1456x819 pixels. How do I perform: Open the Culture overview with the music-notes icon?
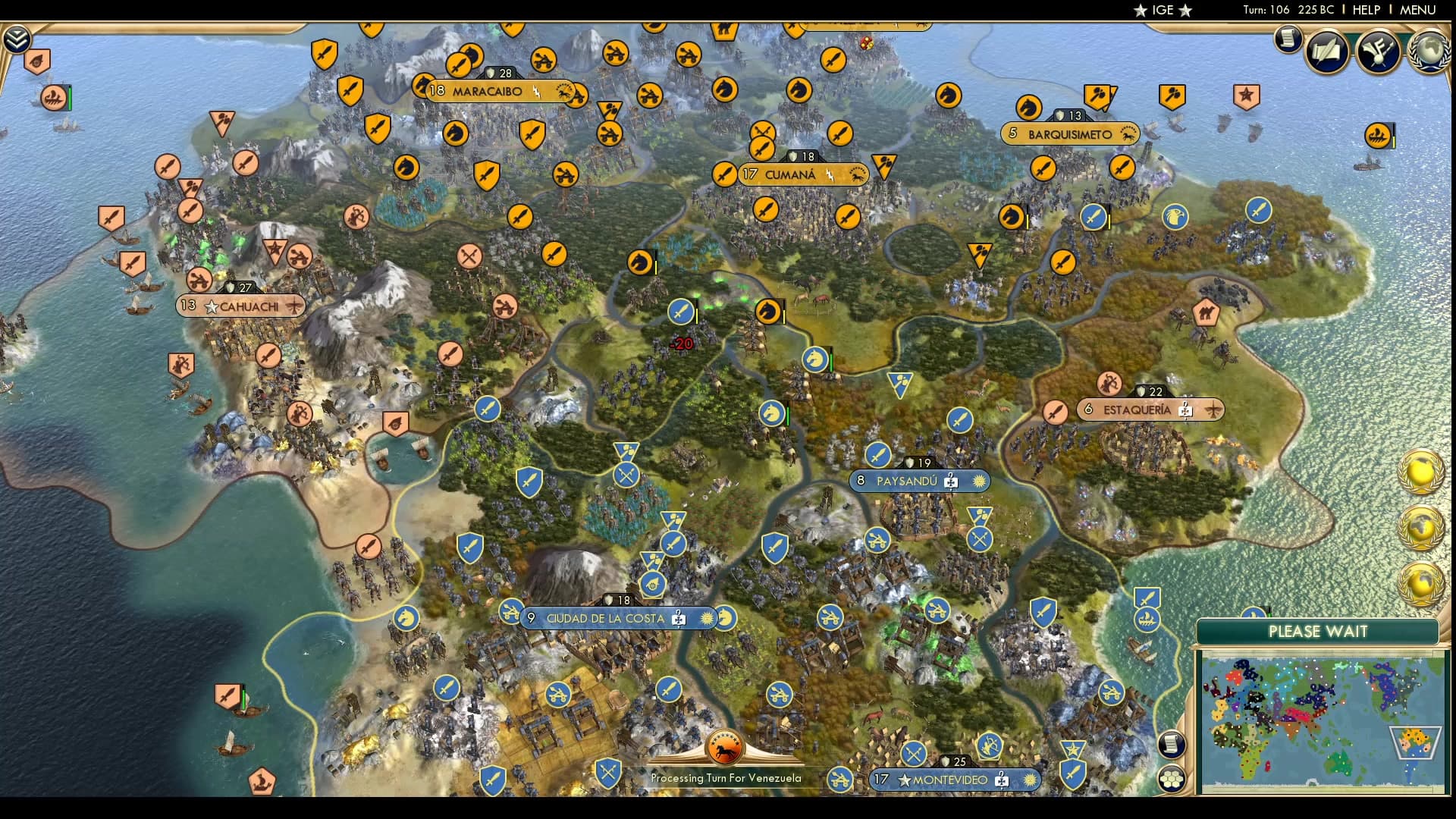coord(1377,52)
